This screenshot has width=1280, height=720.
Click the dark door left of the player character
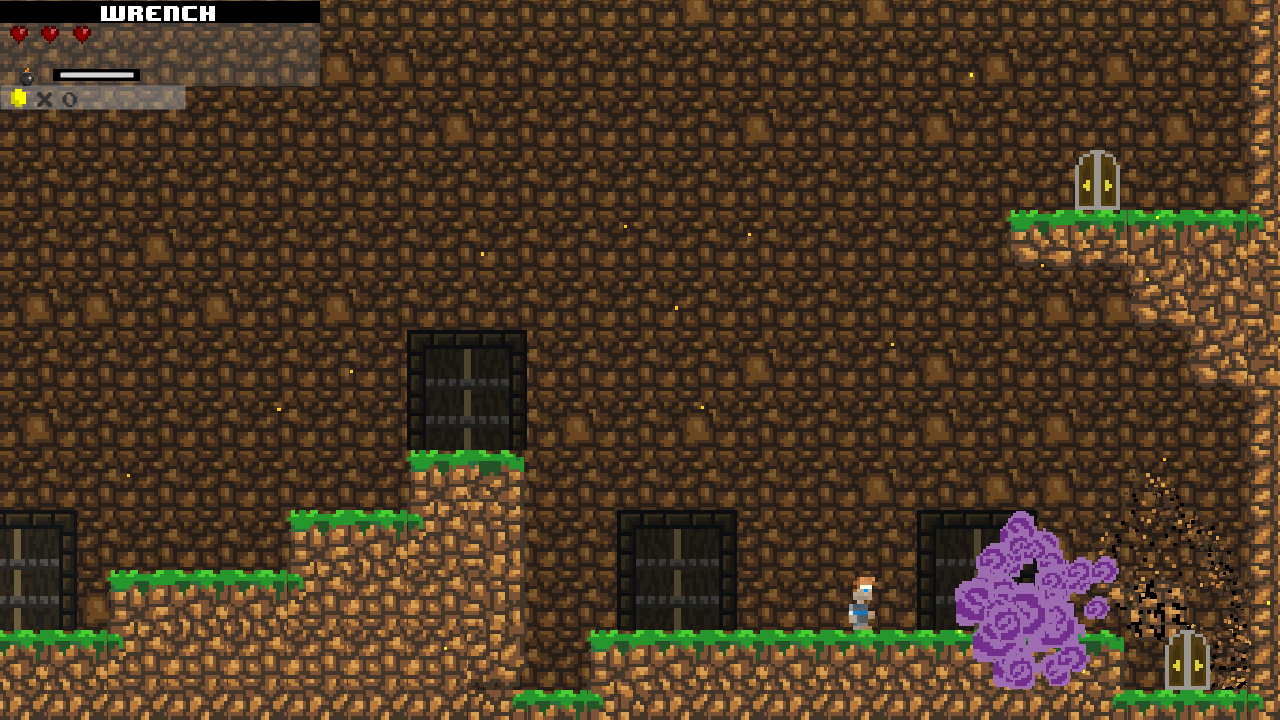pos(678,570)
